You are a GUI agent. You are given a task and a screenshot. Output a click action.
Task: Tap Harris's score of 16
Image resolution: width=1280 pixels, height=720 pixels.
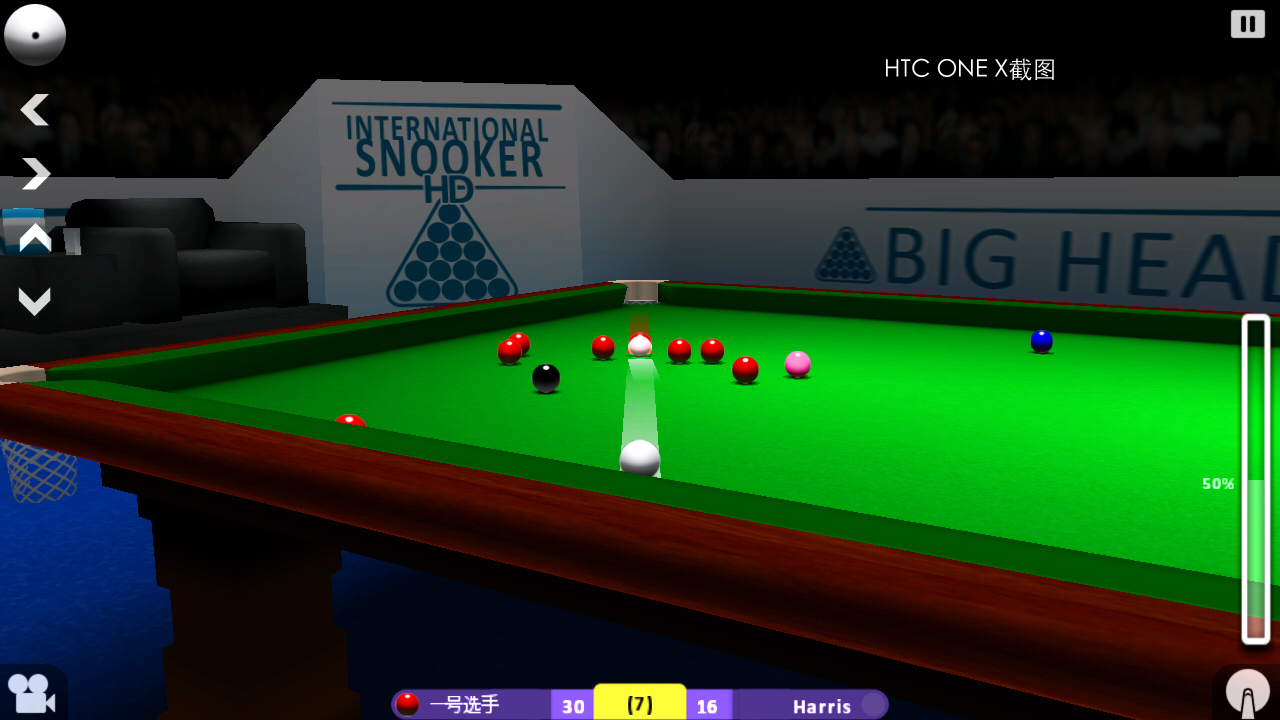pyautogui.click(x=708, y=706)
